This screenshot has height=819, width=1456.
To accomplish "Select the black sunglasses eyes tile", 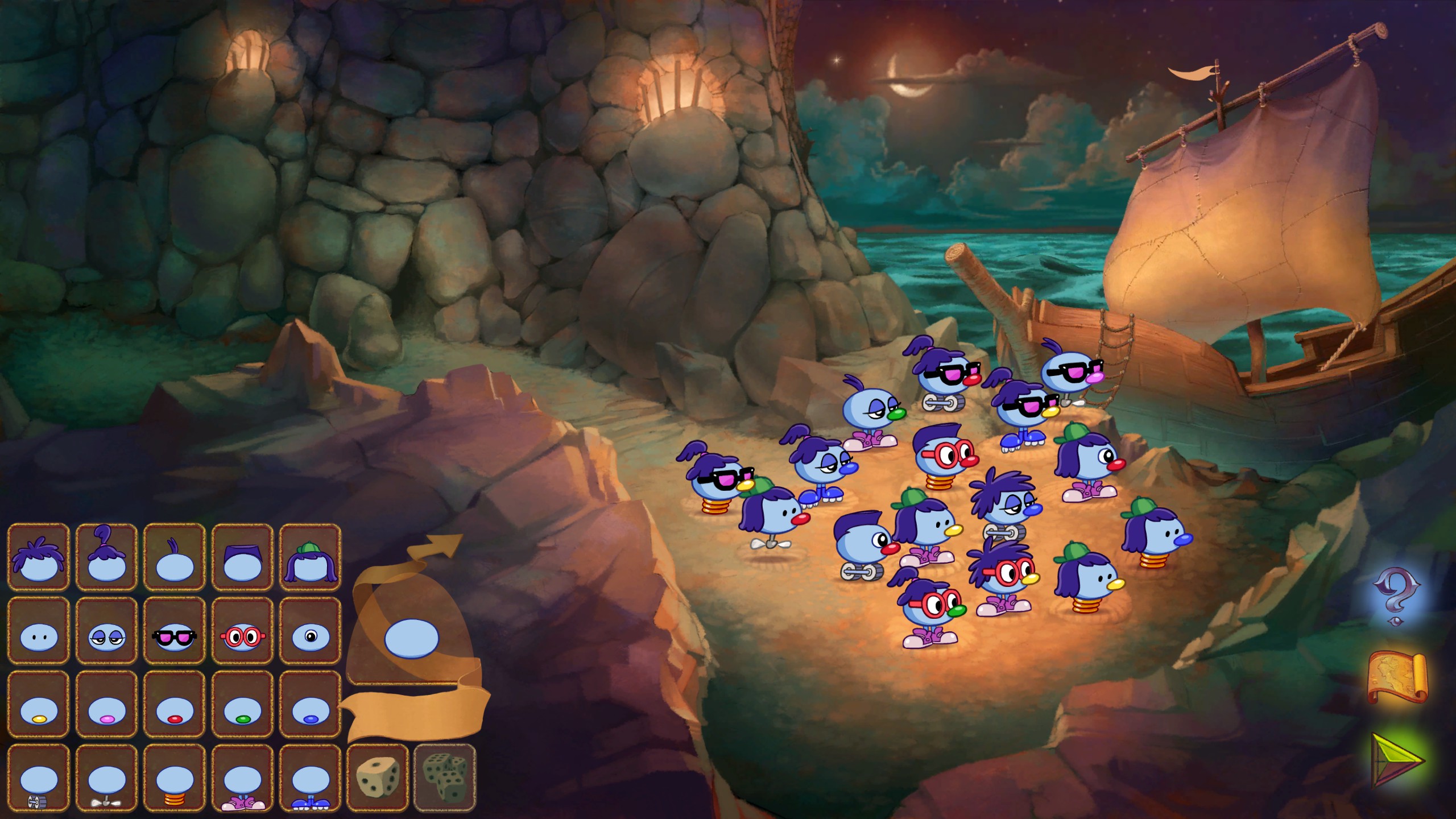I will (174, 631).
